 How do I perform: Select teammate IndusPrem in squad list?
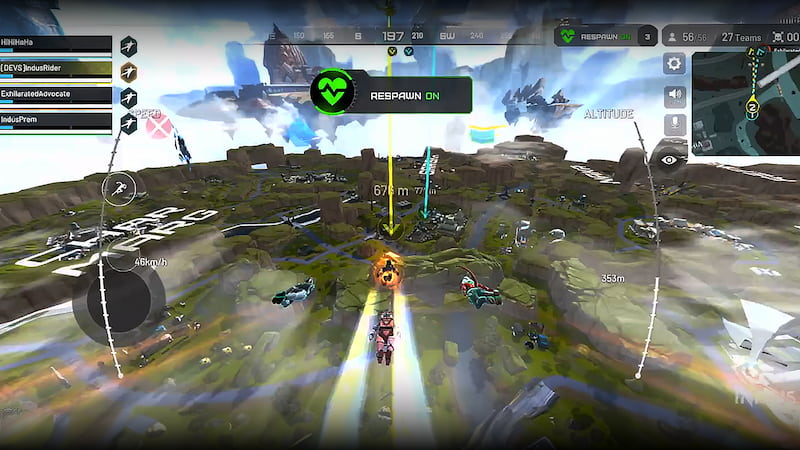(x=56, y=121)
